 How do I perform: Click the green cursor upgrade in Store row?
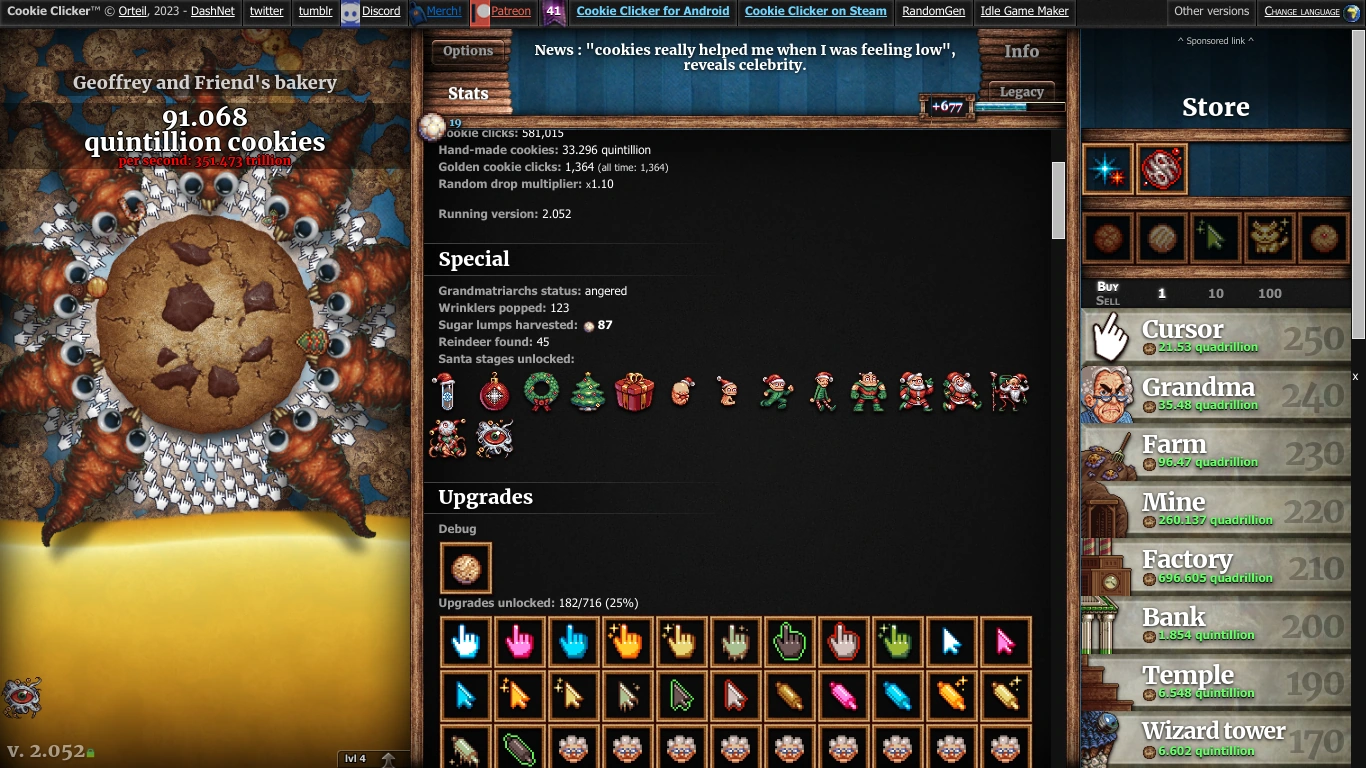[x=1216, y=237]
